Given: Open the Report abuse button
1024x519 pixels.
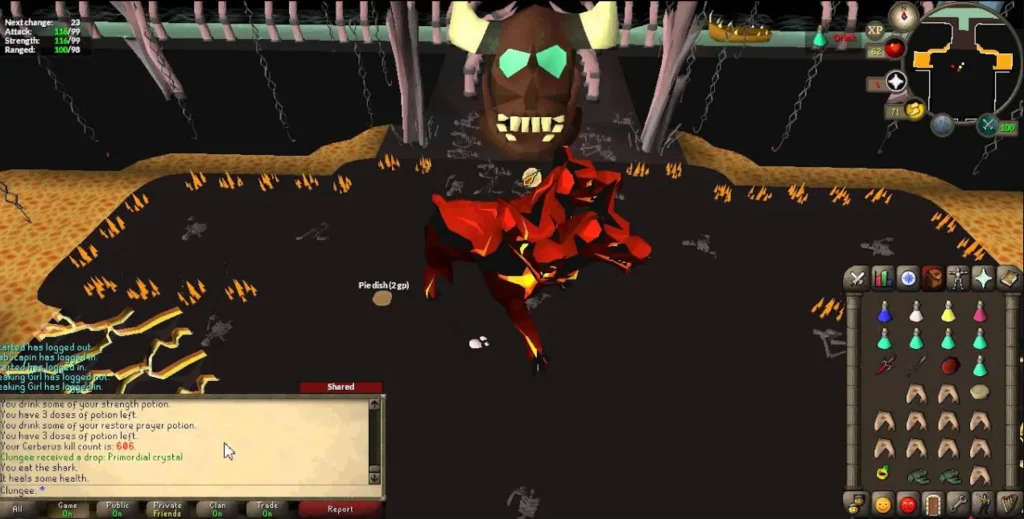Looking at the screenshot, I should (340, 509).
